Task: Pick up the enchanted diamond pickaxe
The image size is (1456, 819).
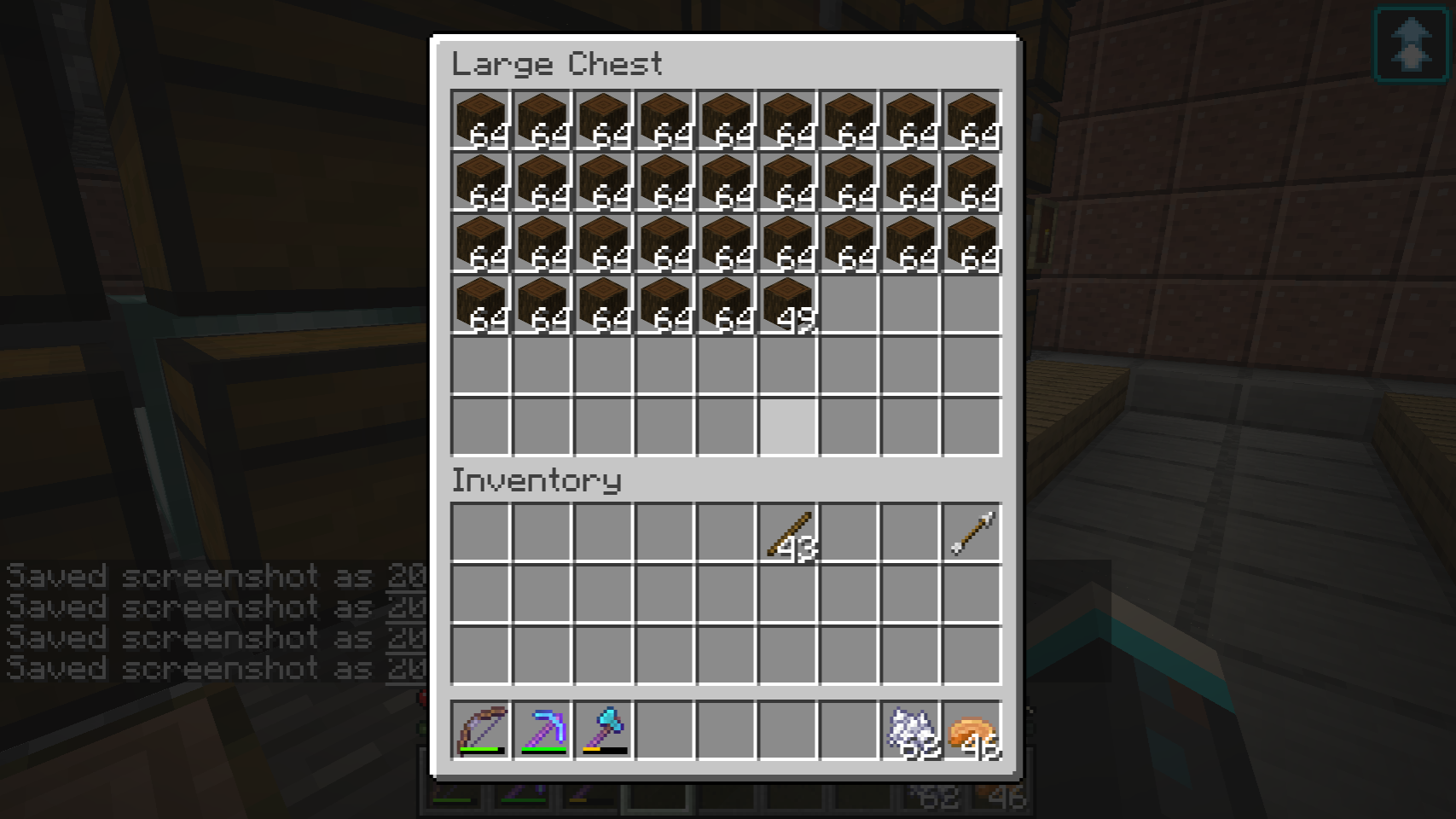Action: [x=542, y=730]
